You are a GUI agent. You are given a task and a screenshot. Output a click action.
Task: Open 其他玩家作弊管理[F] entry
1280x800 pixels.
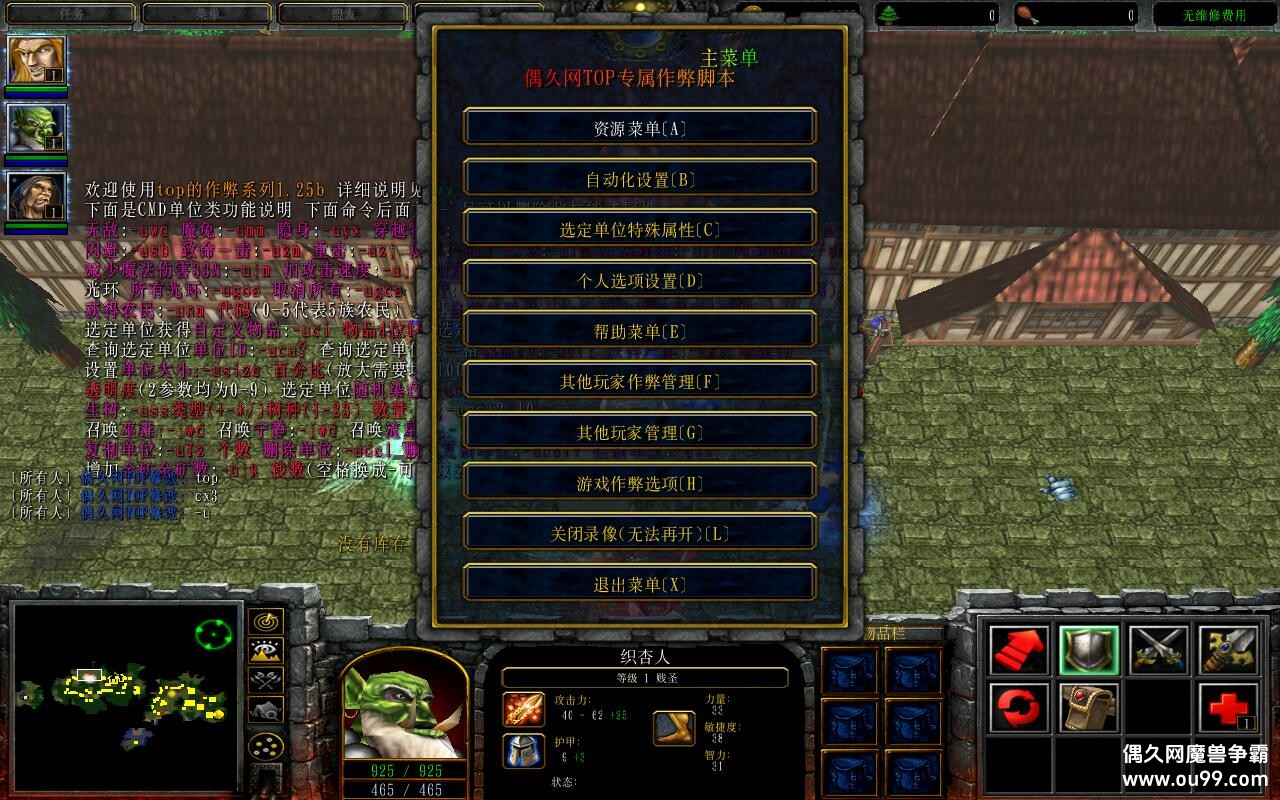pos(640,381)
